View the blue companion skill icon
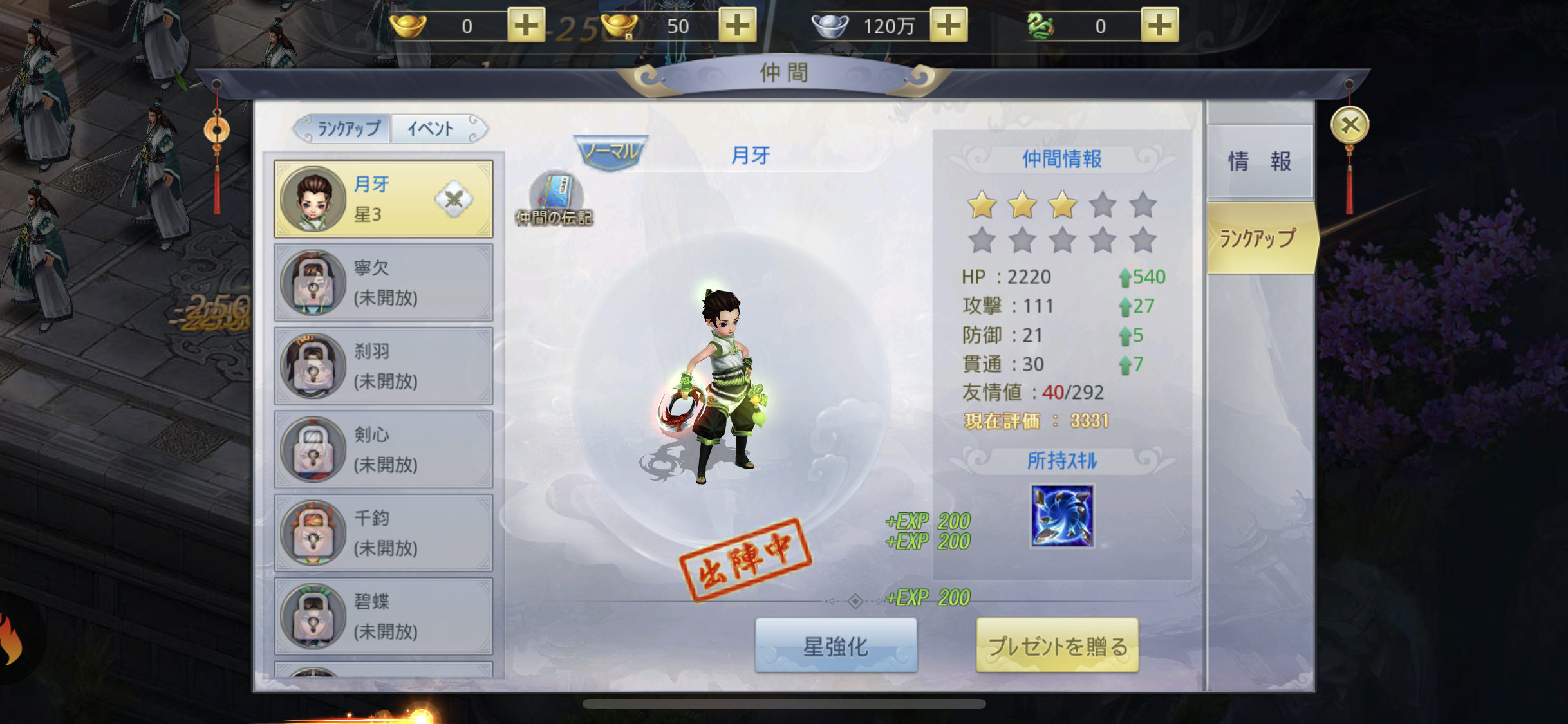This screenshot has width=1568, height=724. click(x=1062, y=516)
